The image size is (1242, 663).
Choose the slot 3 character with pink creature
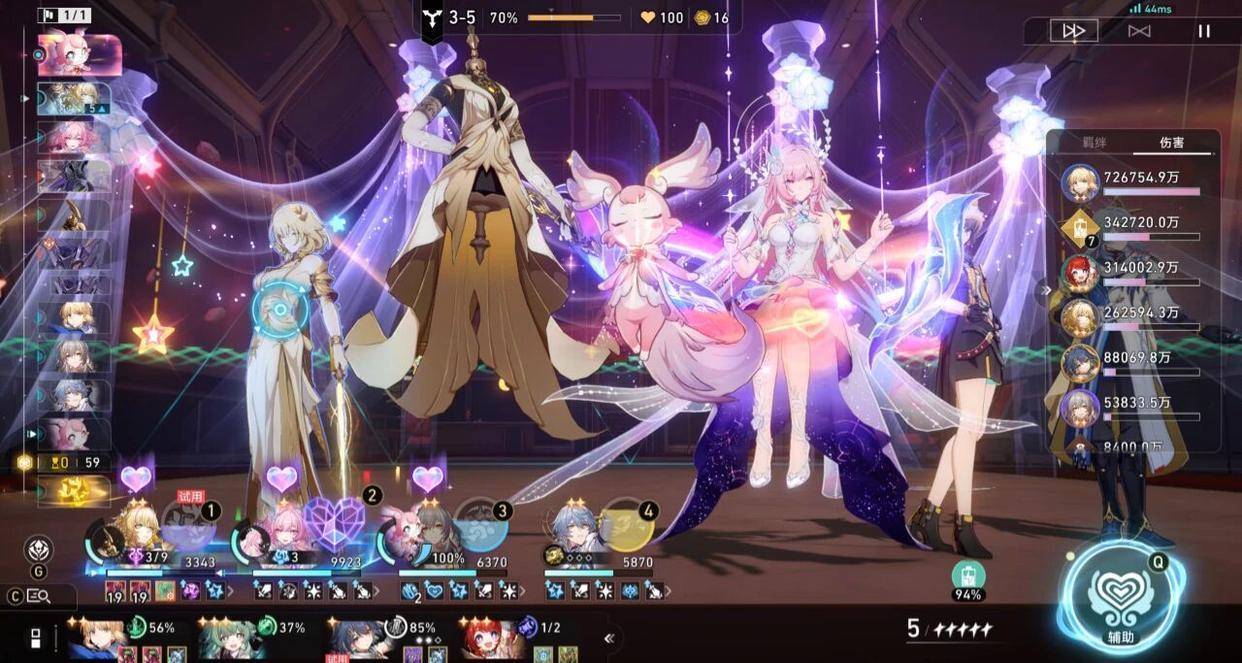click(x=408, y=528)
